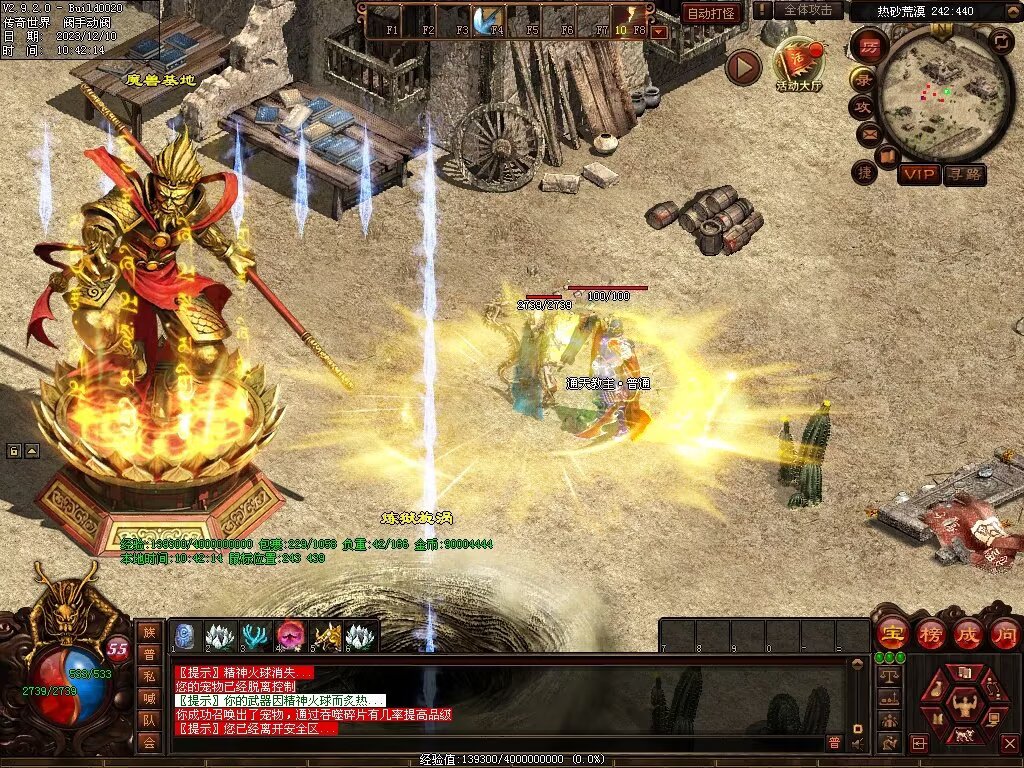Open the 榜 rankings button
The width and height of the screenshot is (1024, 768).
tap(930, 633)
